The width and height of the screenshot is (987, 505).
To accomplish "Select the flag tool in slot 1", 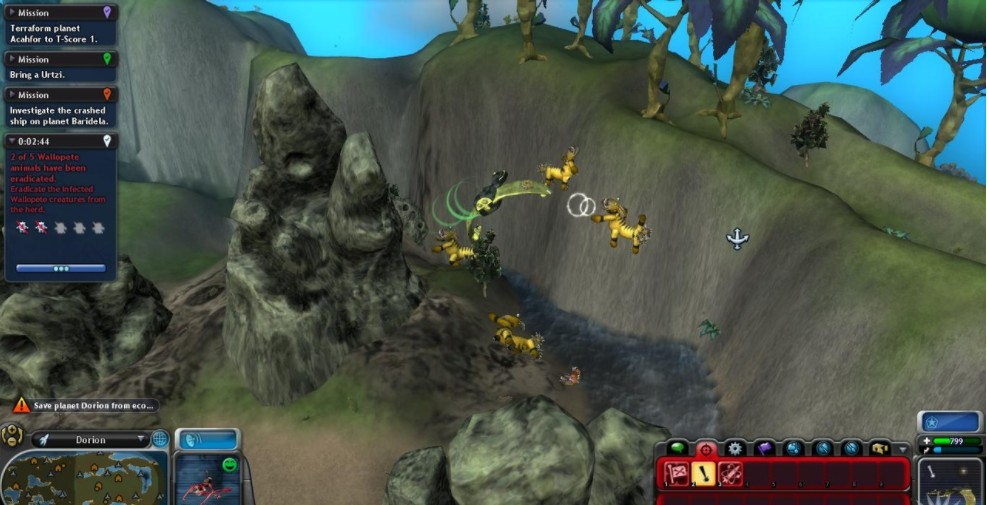I will (677, 474).
